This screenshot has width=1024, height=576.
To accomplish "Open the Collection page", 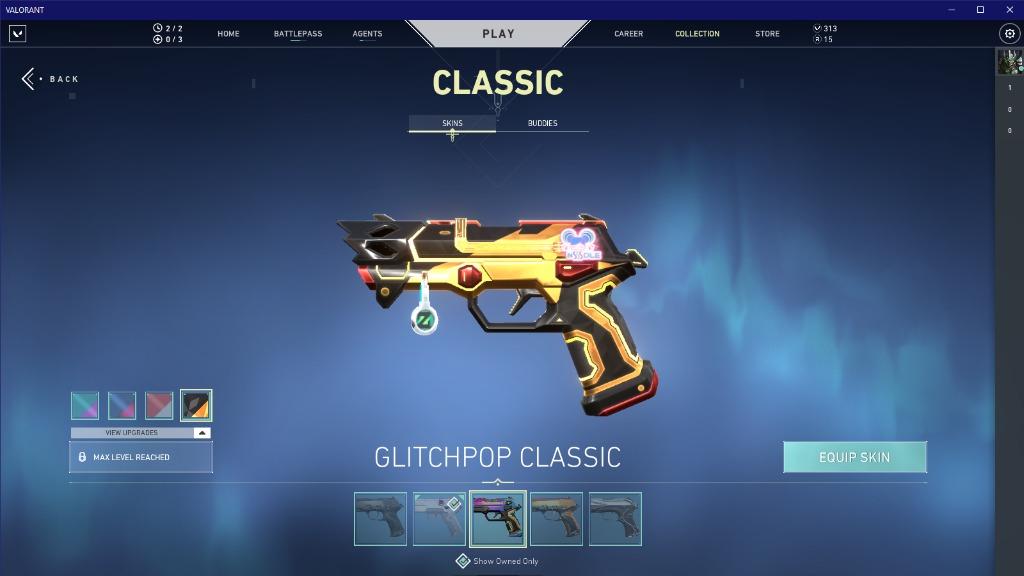I will (x=697, y=34).
